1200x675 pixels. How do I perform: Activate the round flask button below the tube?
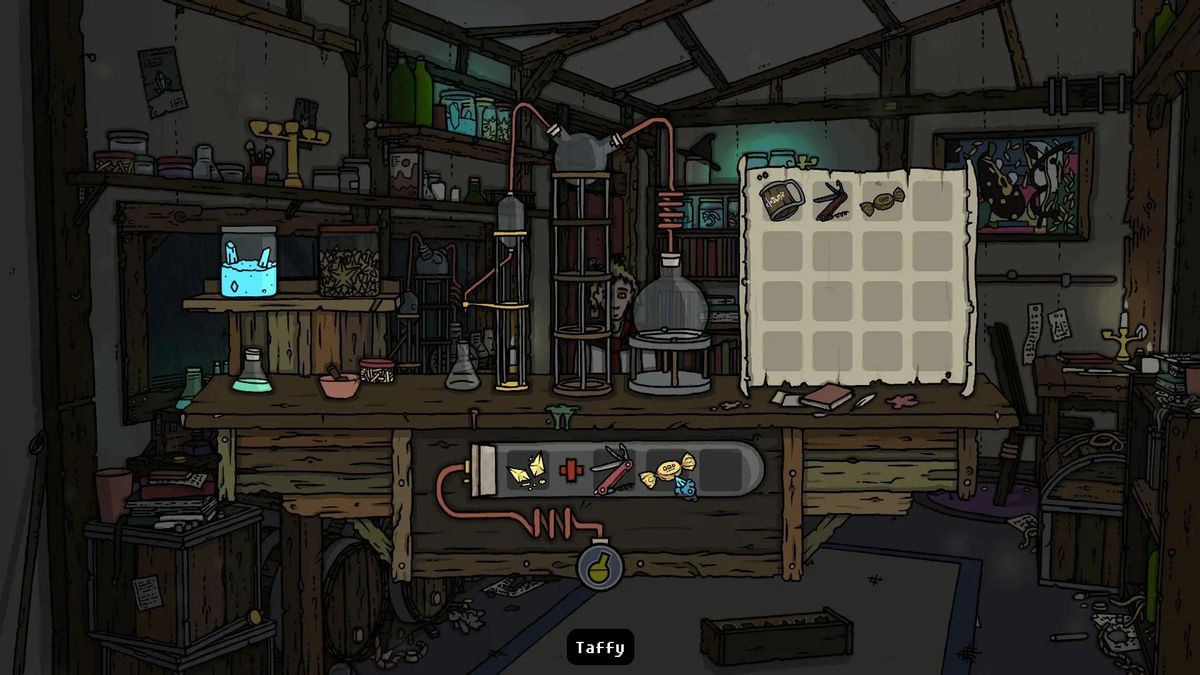pos(599,567)
